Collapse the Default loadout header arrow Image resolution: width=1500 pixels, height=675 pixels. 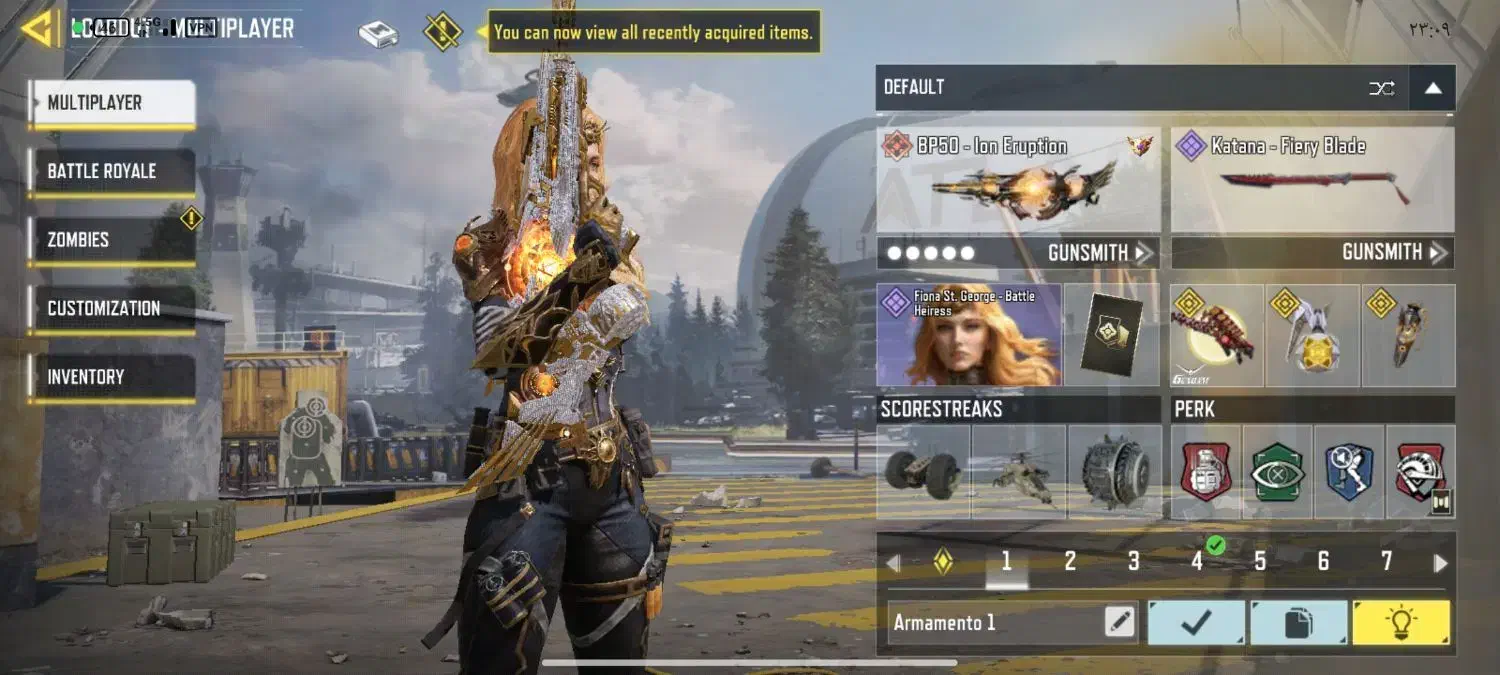(1432, 88)
